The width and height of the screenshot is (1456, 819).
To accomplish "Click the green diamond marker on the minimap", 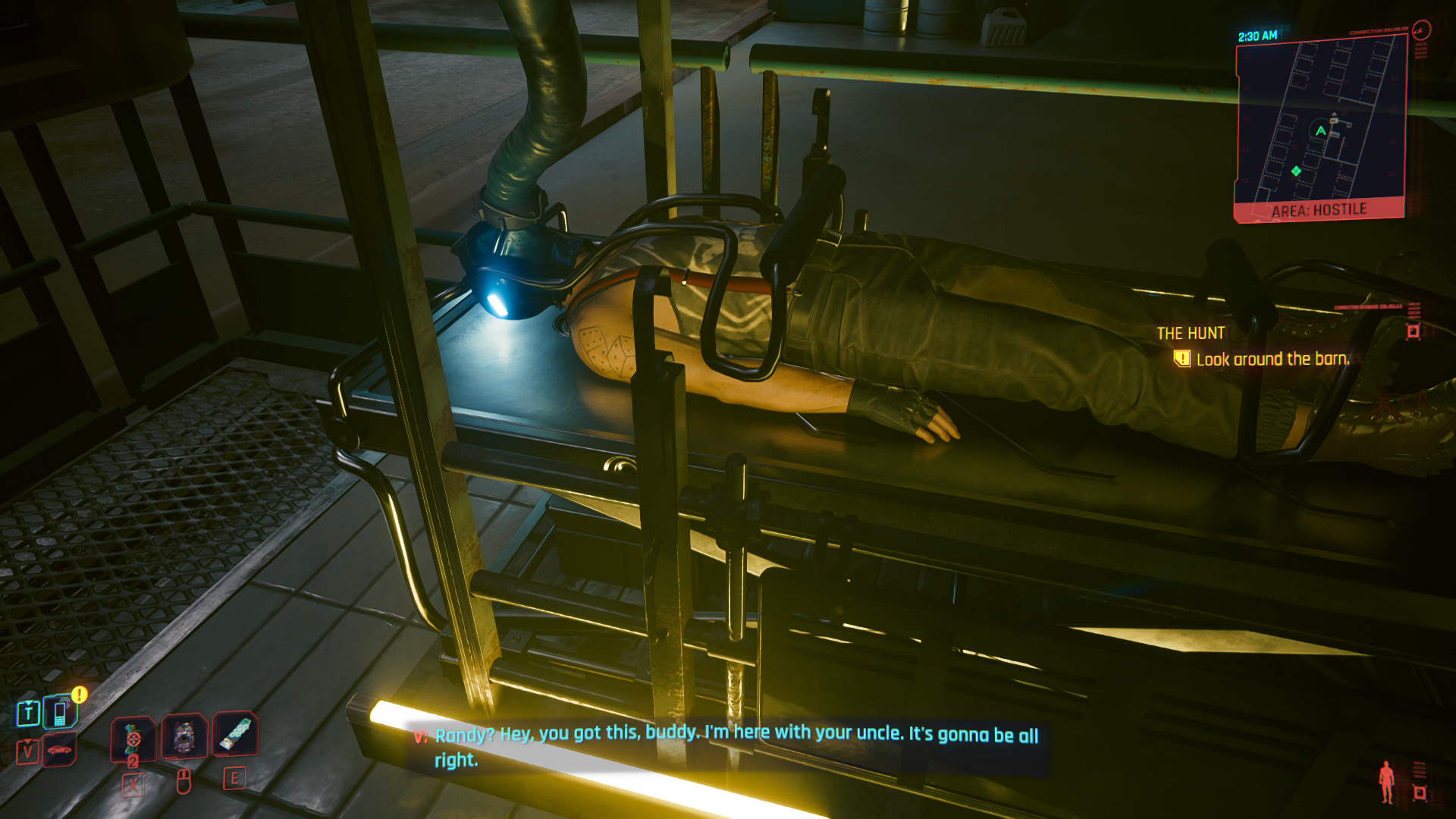I will click(1296, 171).
